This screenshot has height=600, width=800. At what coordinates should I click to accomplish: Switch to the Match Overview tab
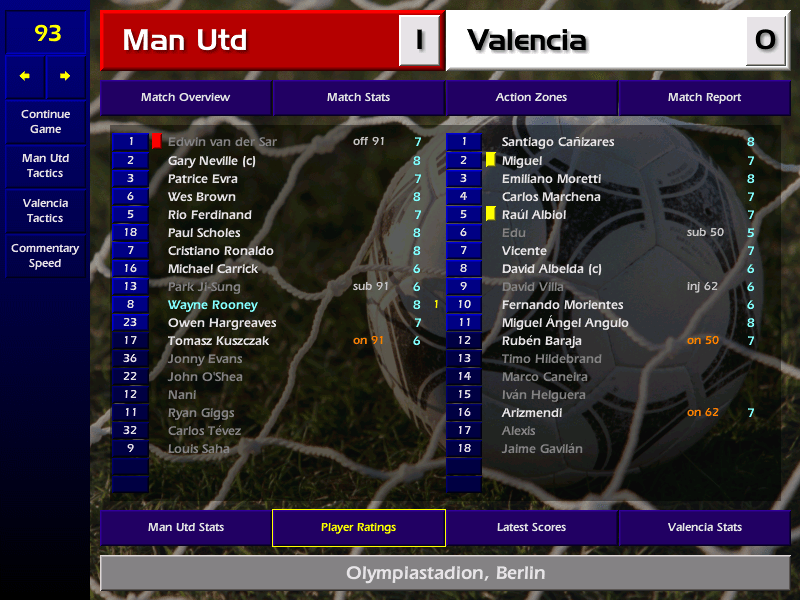point(185,98)
